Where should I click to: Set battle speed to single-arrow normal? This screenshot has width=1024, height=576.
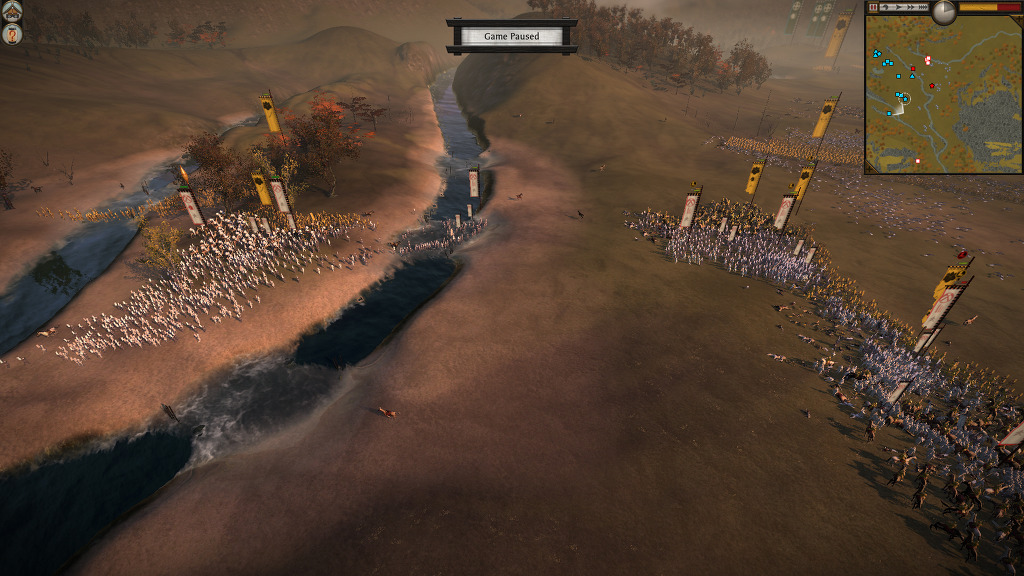click(x=899, y=7)
